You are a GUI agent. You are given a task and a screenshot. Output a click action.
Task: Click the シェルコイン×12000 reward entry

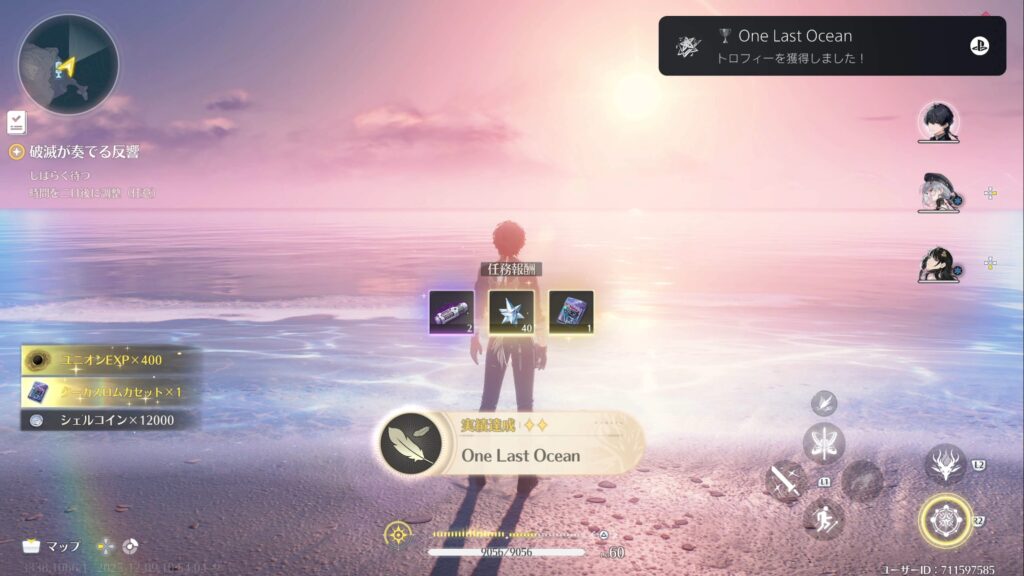(x=110, y=420)
